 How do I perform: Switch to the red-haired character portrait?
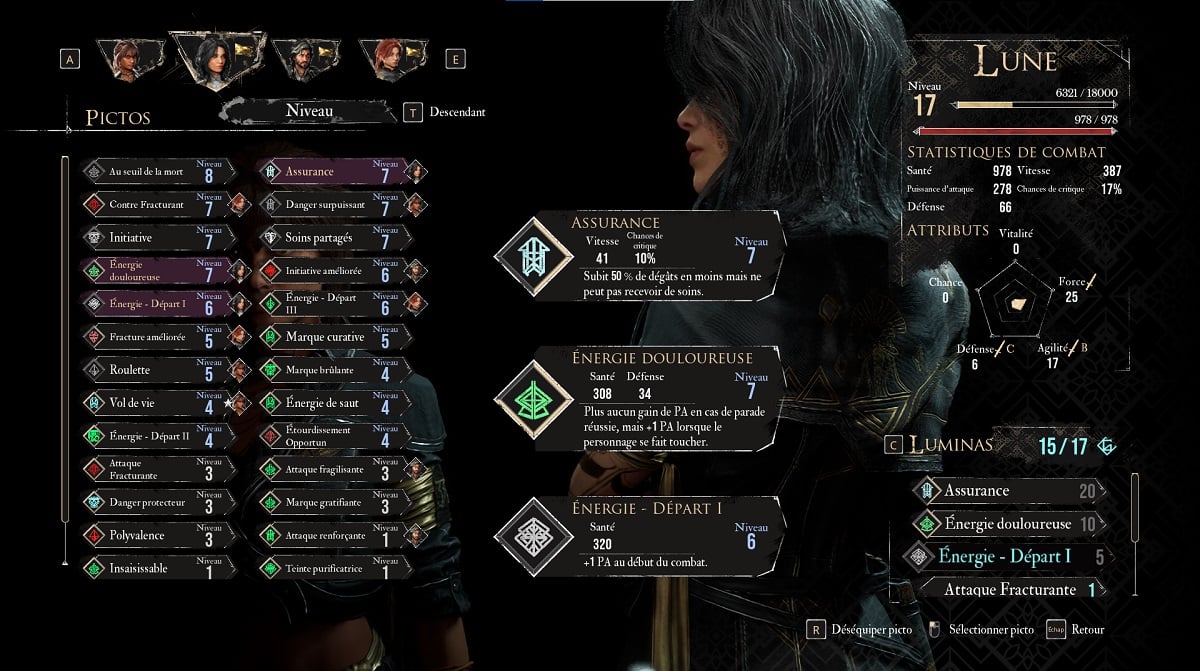pyautogui.click(x=391, y=59)
